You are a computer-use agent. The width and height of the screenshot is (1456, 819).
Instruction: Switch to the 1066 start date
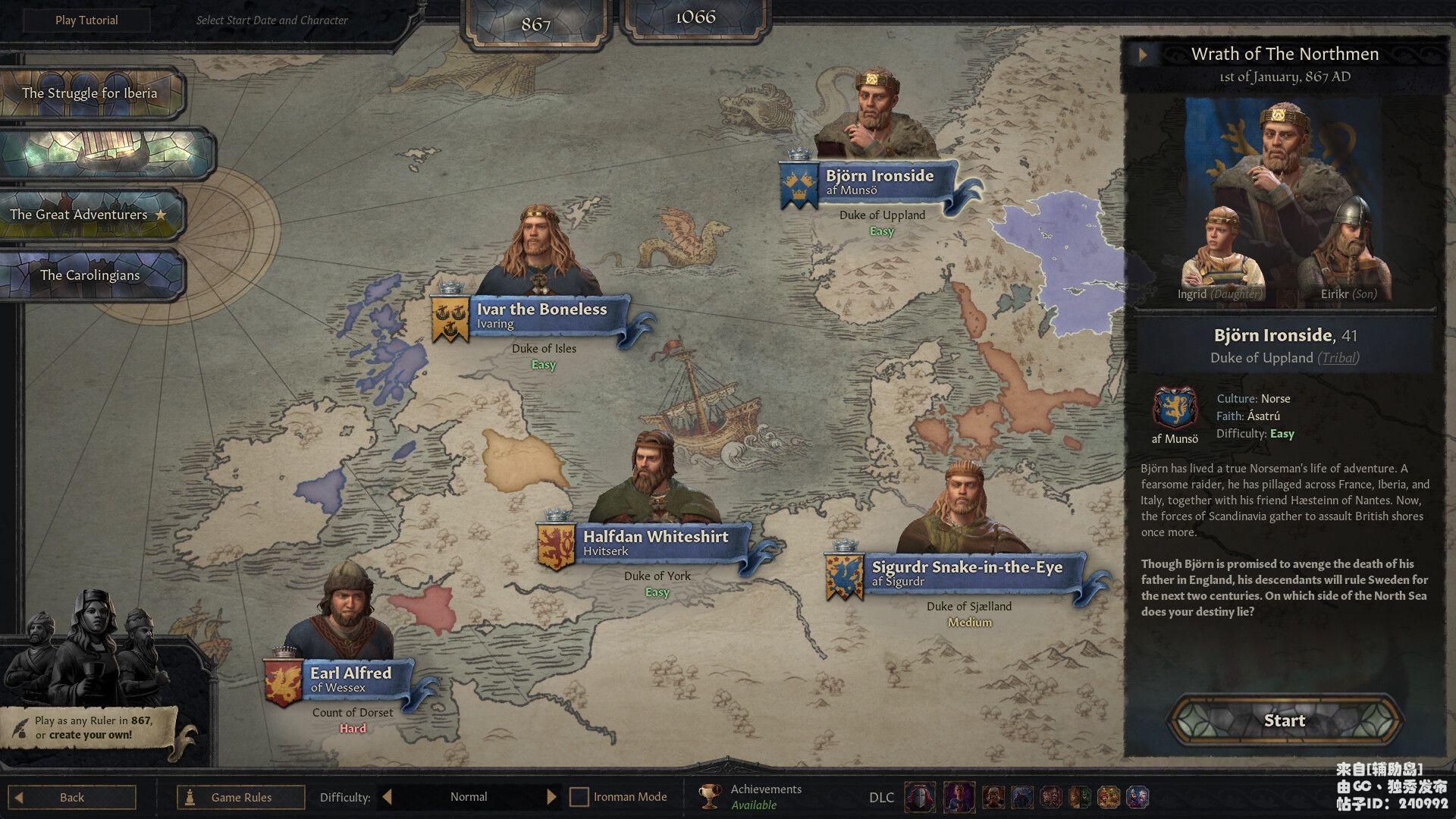coord(695,18)
